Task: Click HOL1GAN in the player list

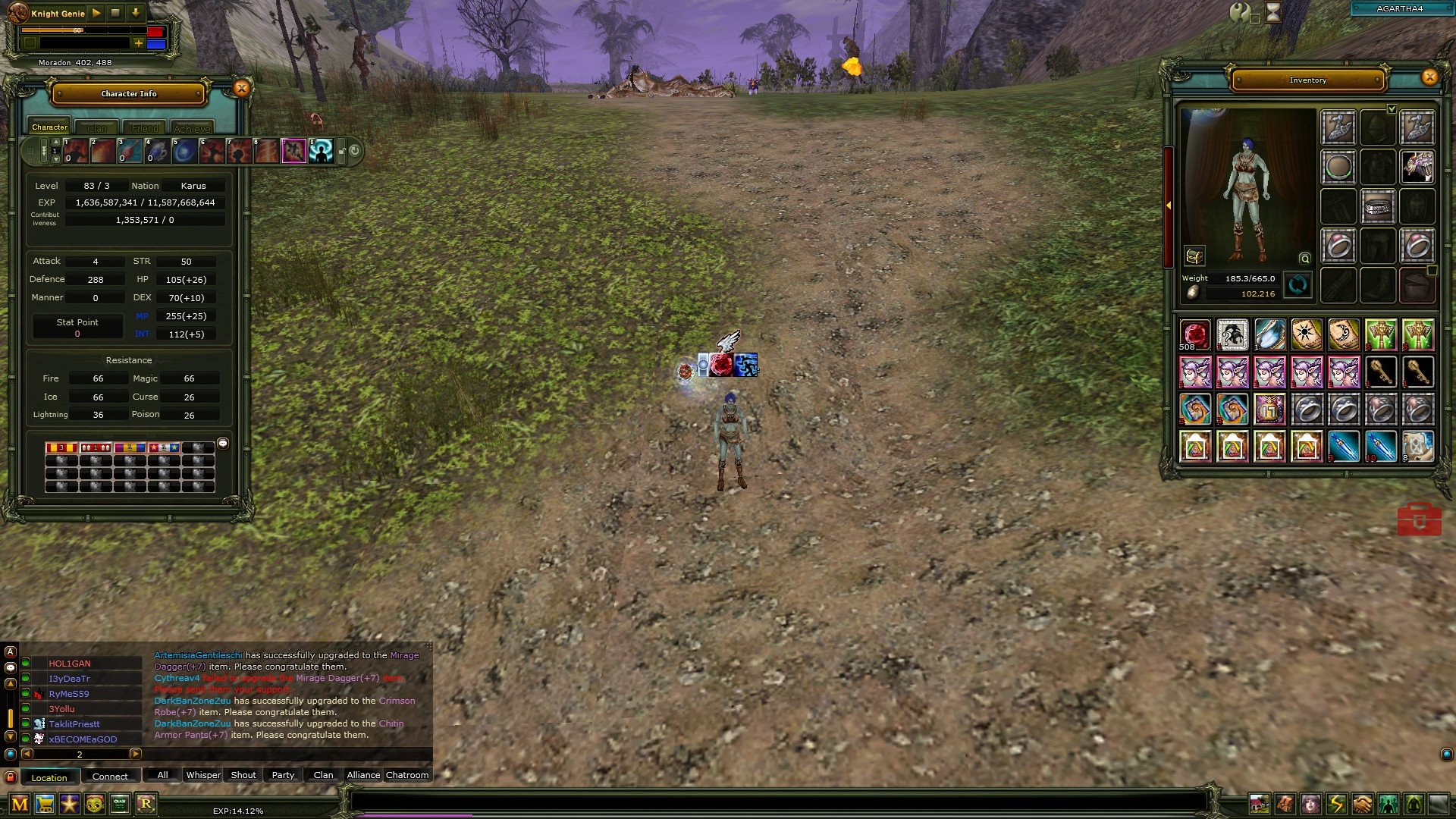Action: [71, 663]
